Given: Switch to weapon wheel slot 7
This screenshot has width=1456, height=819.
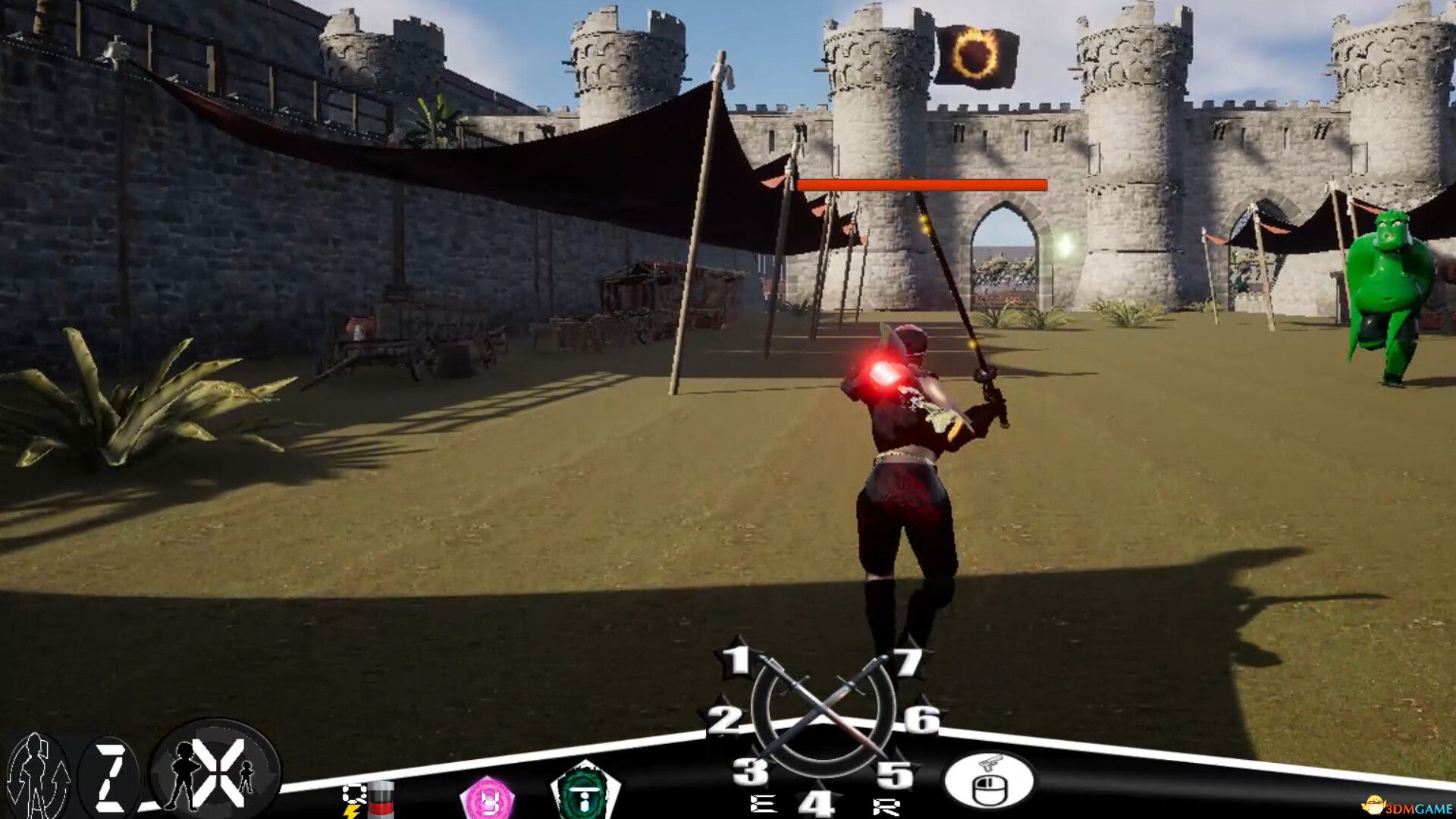Looking at the screenshot, I should (908, 662).
